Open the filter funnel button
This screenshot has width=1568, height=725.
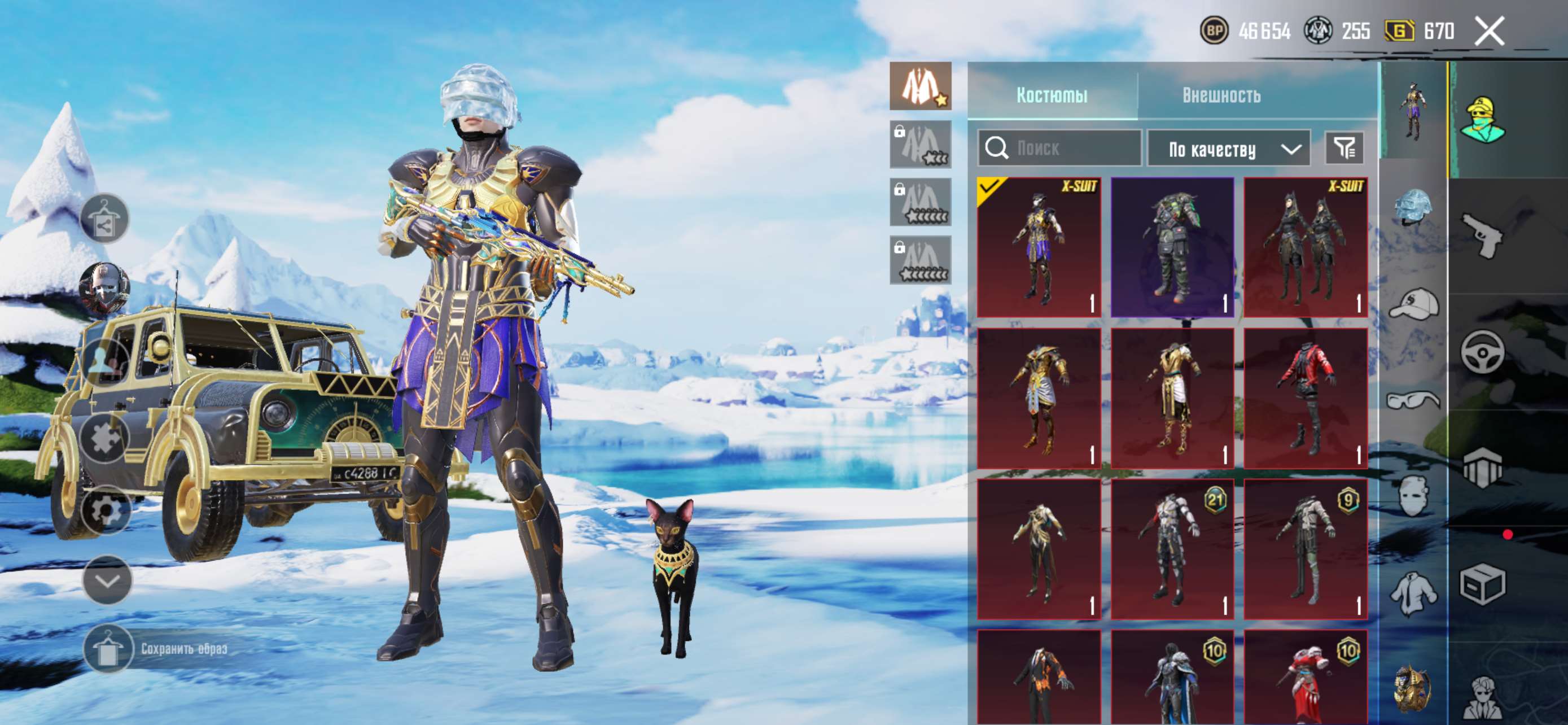[x=1344, y=148]
